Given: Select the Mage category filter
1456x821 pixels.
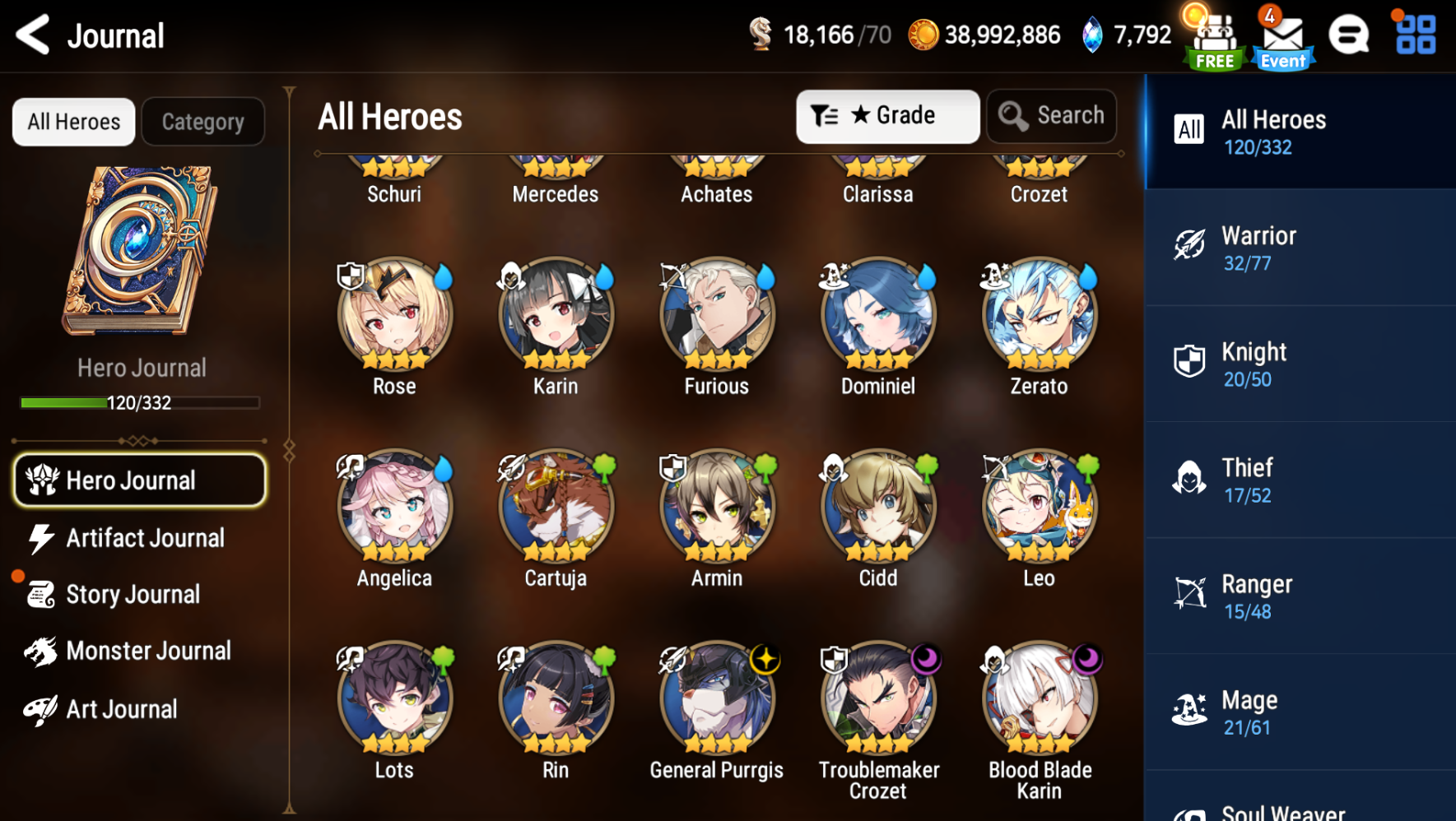Looking at the screenshot, I should point(1299,712).
